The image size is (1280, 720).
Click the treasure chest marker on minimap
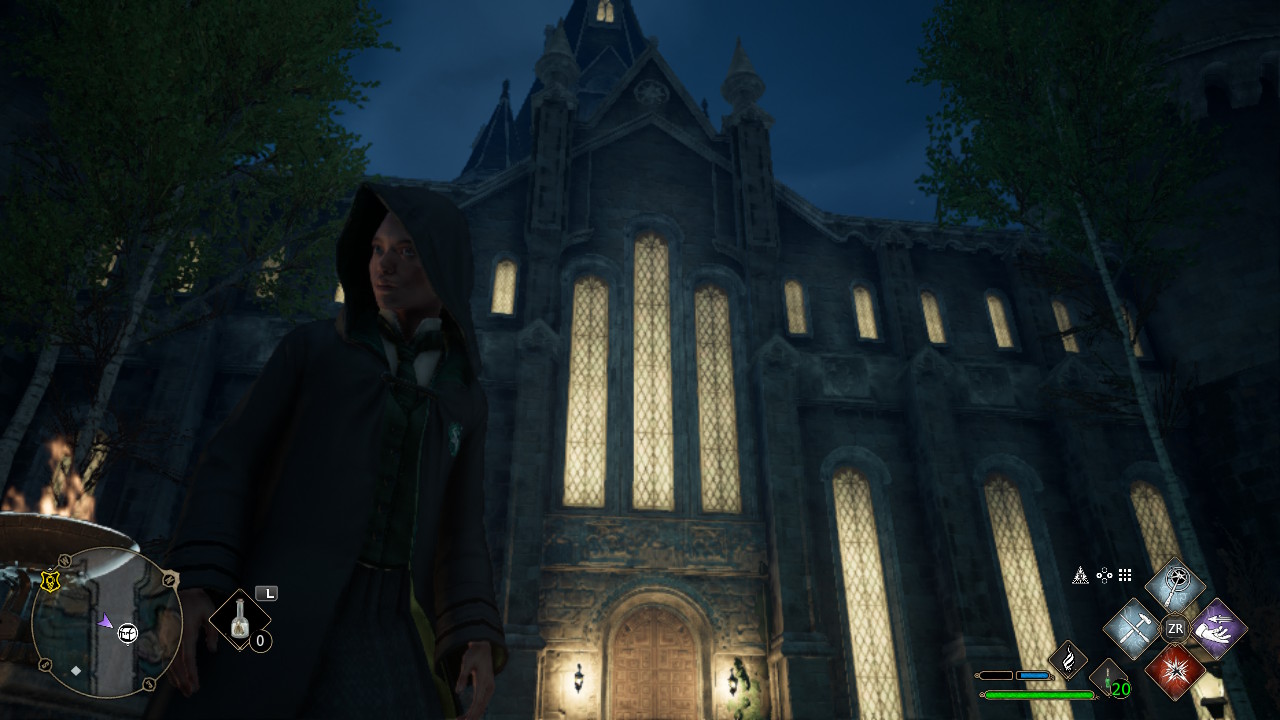[x=128, y=632]
